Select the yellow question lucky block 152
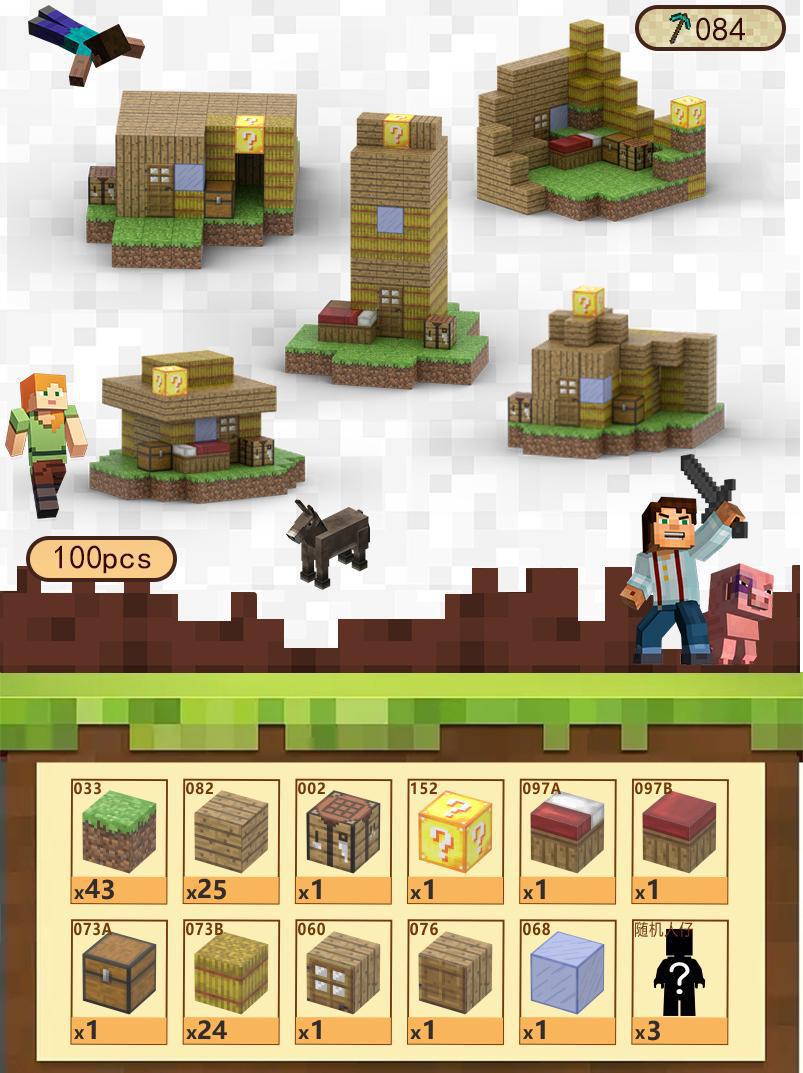 coord(455,841)
